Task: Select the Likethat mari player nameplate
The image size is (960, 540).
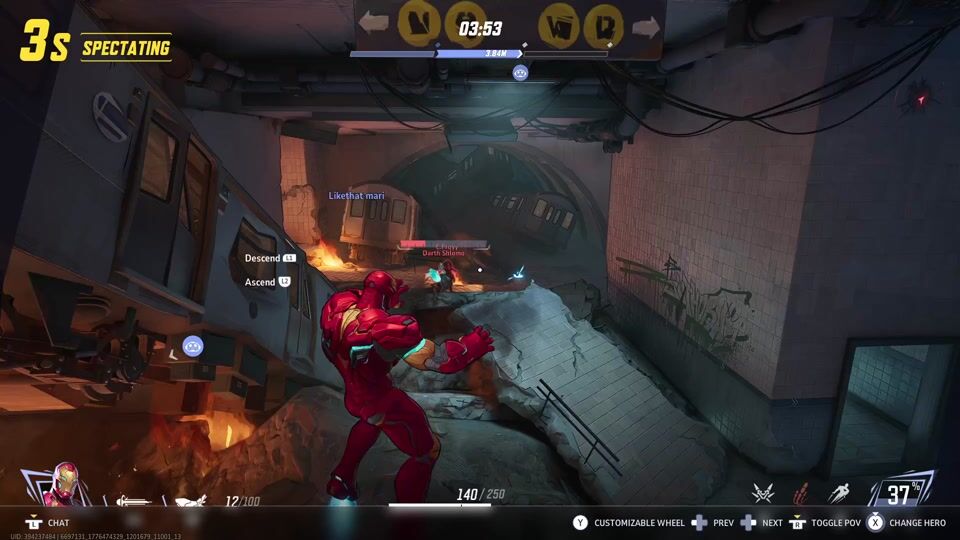Action: coord(357,196)
